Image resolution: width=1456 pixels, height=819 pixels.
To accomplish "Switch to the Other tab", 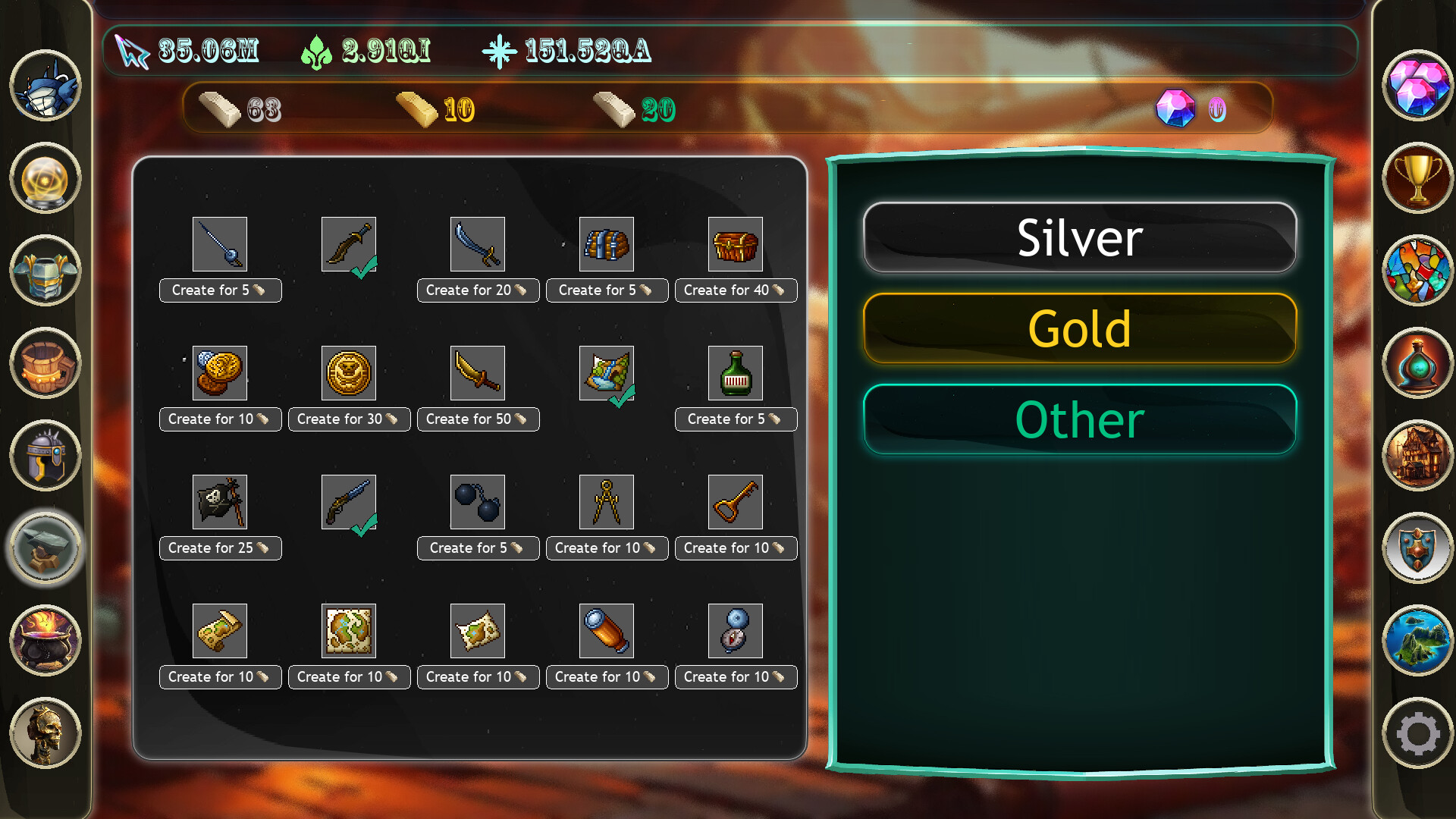I will pos(1080,419).
